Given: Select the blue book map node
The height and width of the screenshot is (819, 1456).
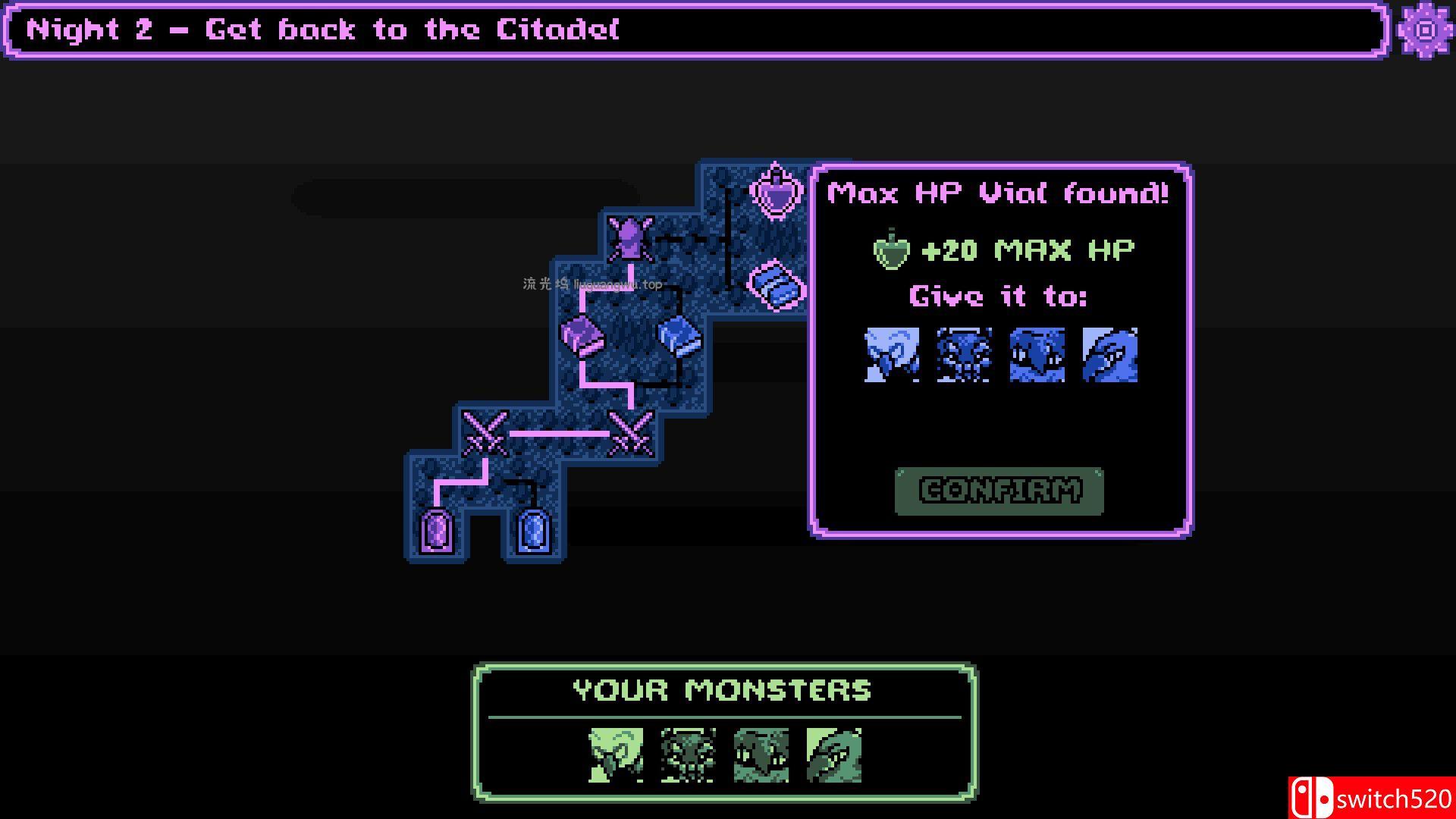Looking at the screenshot, I should (679, 336).
